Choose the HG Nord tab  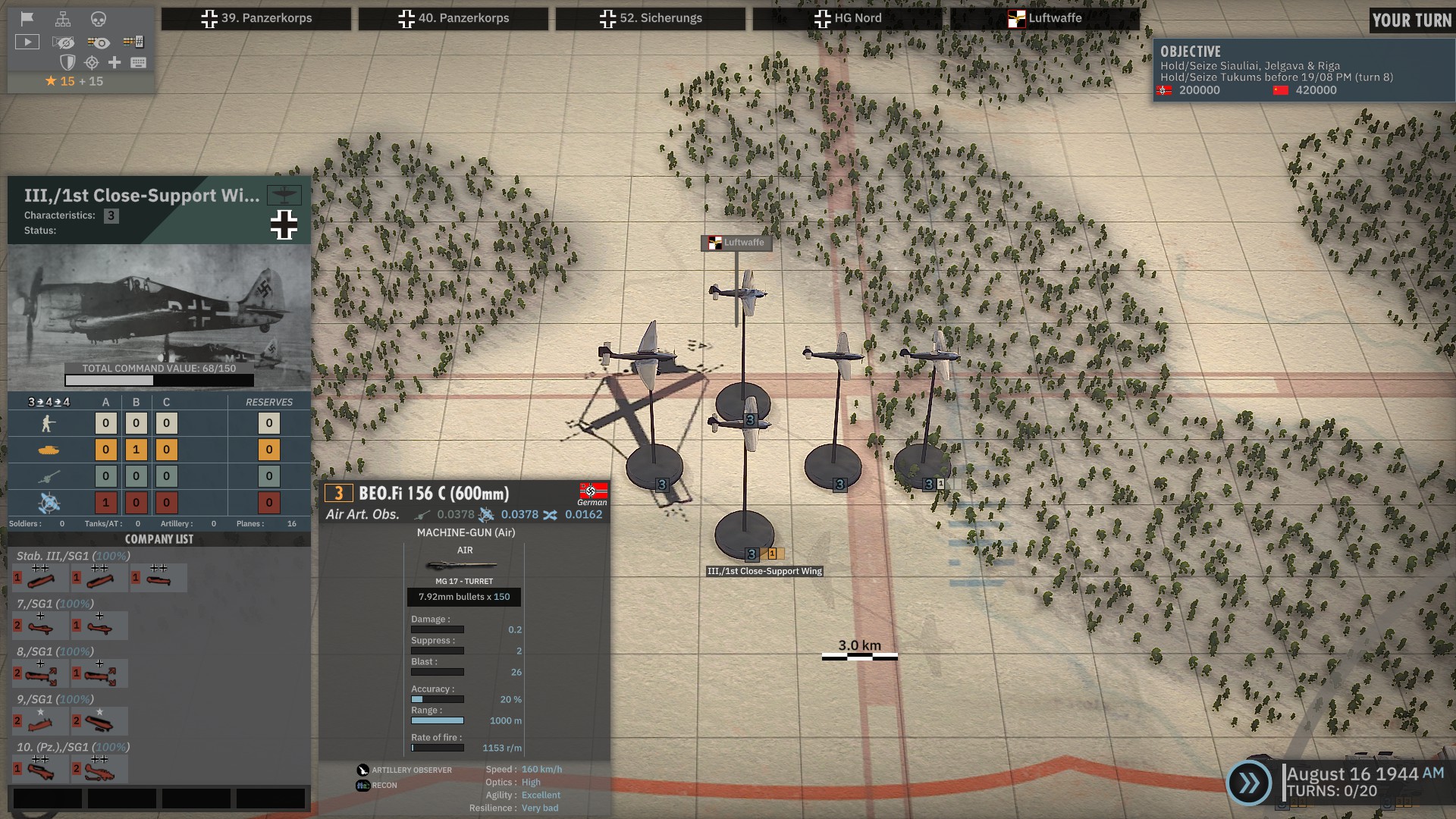[x=848, y=18]
